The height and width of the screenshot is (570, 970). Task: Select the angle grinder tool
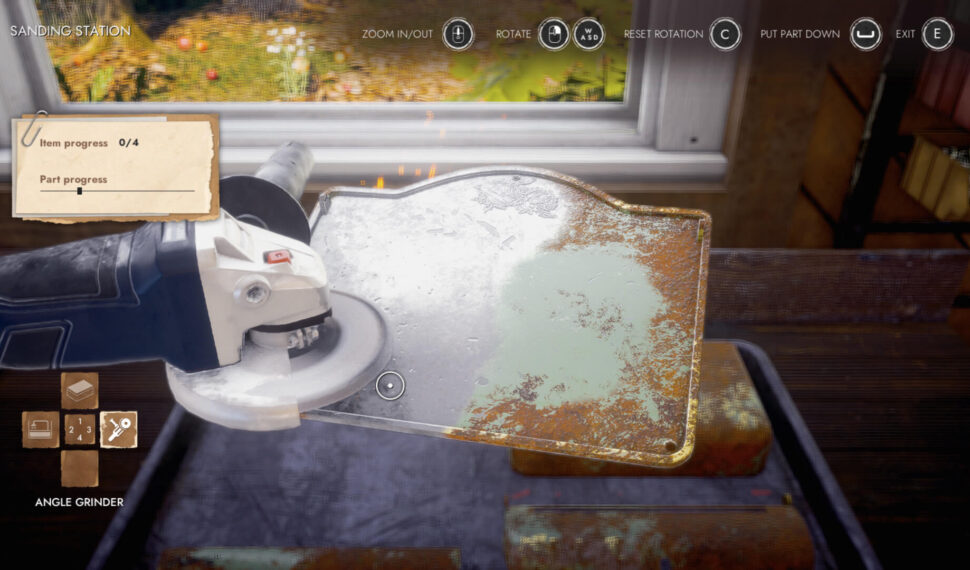click(x=118, y=430)
